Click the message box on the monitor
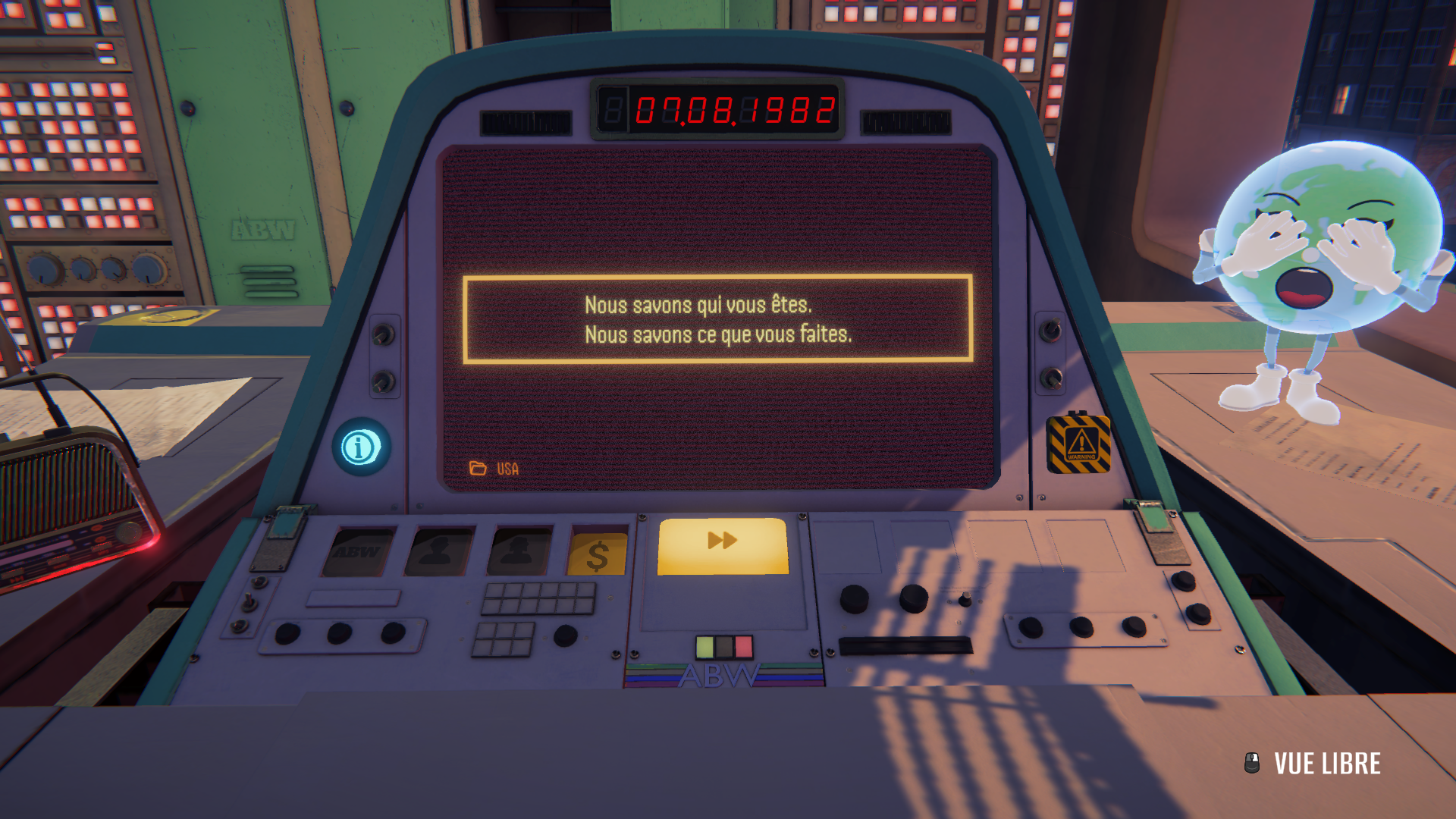1456x819 pixels. [717, 319]
